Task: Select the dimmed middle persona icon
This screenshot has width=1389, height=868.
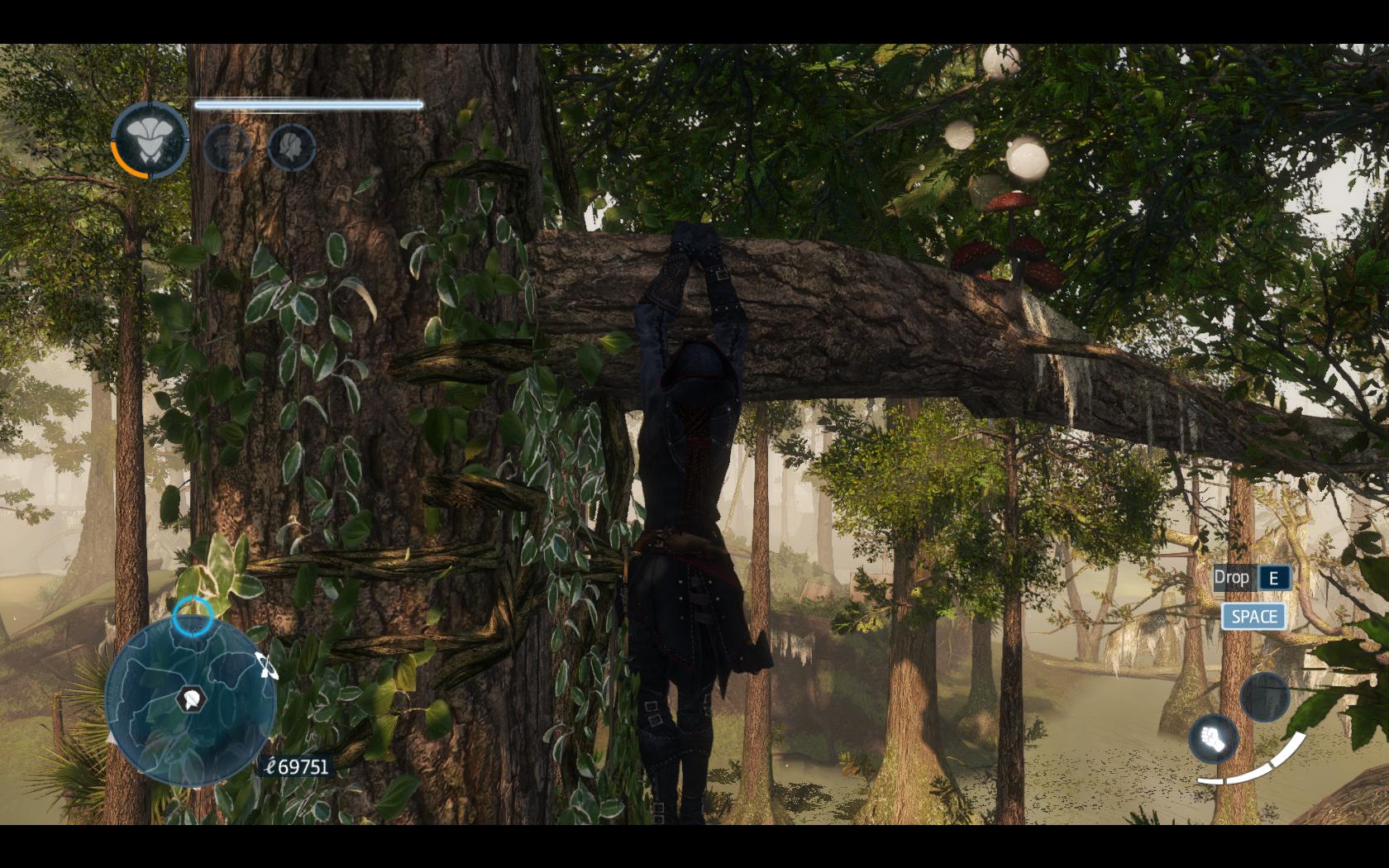Action: pyautogui.click(x=227, y=147)
